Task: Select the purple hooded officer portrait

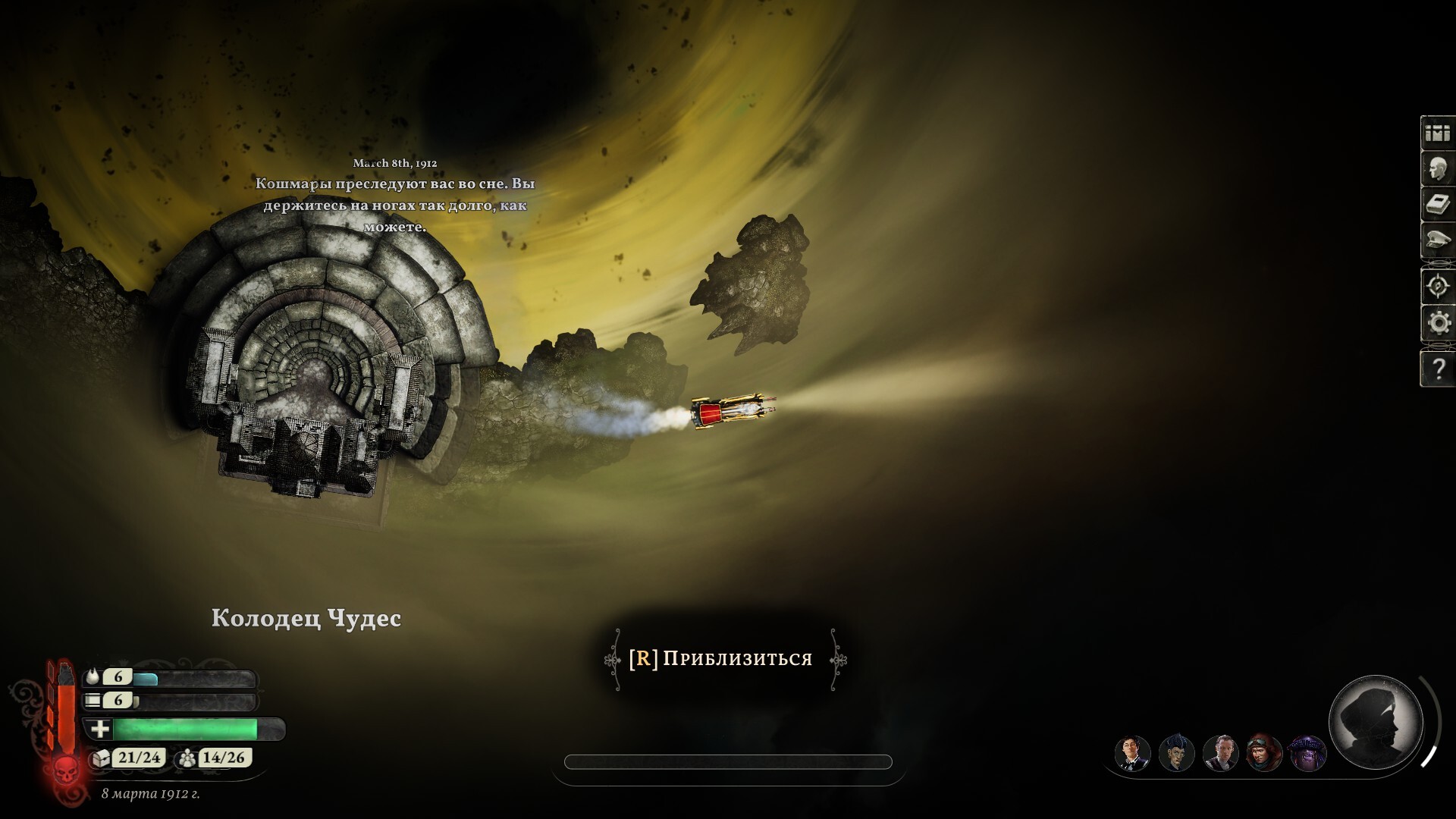Action: coord(1308,754)
